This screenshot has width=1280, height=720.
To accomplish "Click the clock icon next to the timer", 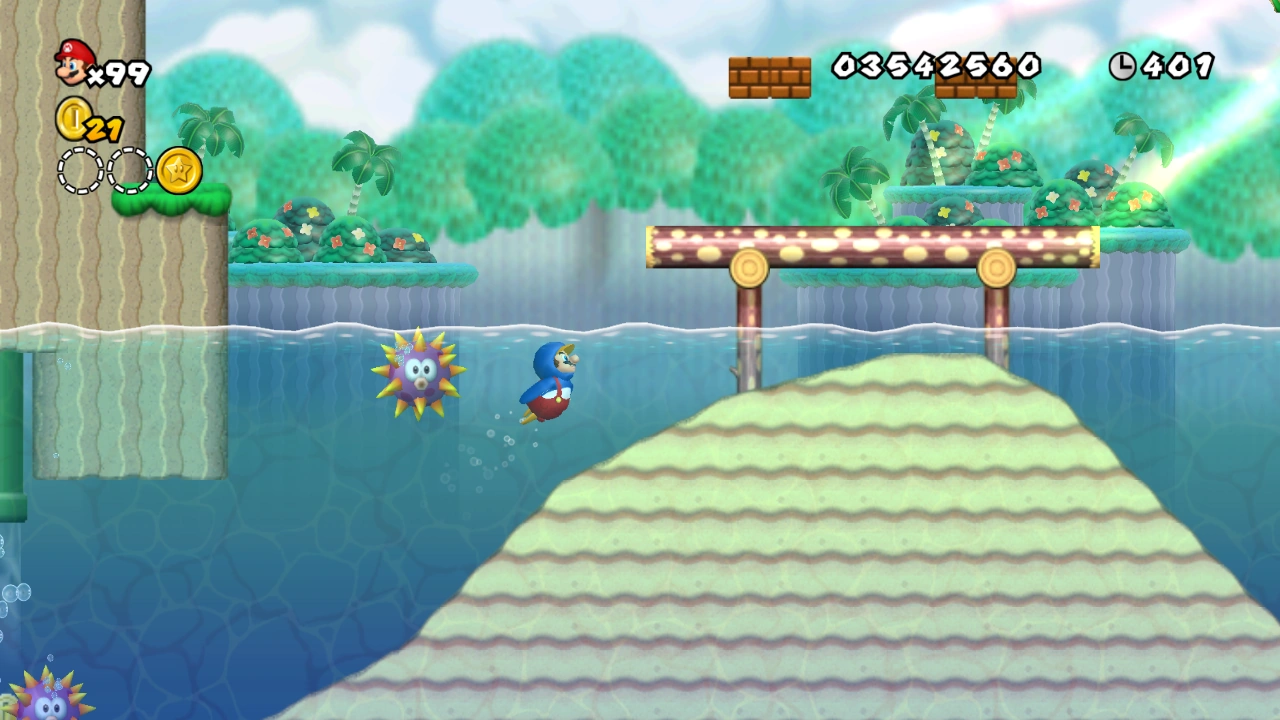I will click(1122, 66).
